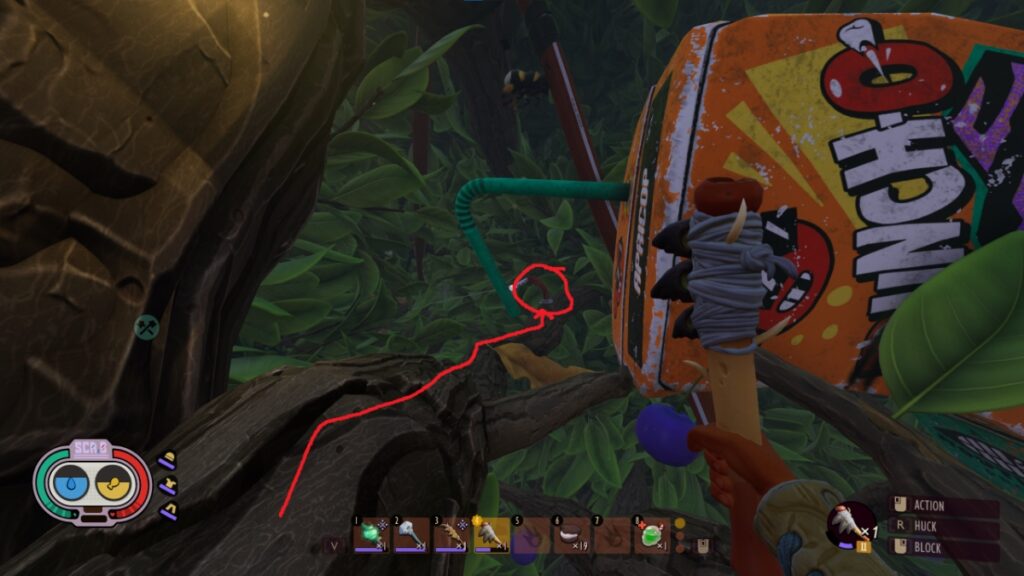Screen dimensions: 1024x576
Task: Select the chest armor durability icon
Action: coord(168,485)
